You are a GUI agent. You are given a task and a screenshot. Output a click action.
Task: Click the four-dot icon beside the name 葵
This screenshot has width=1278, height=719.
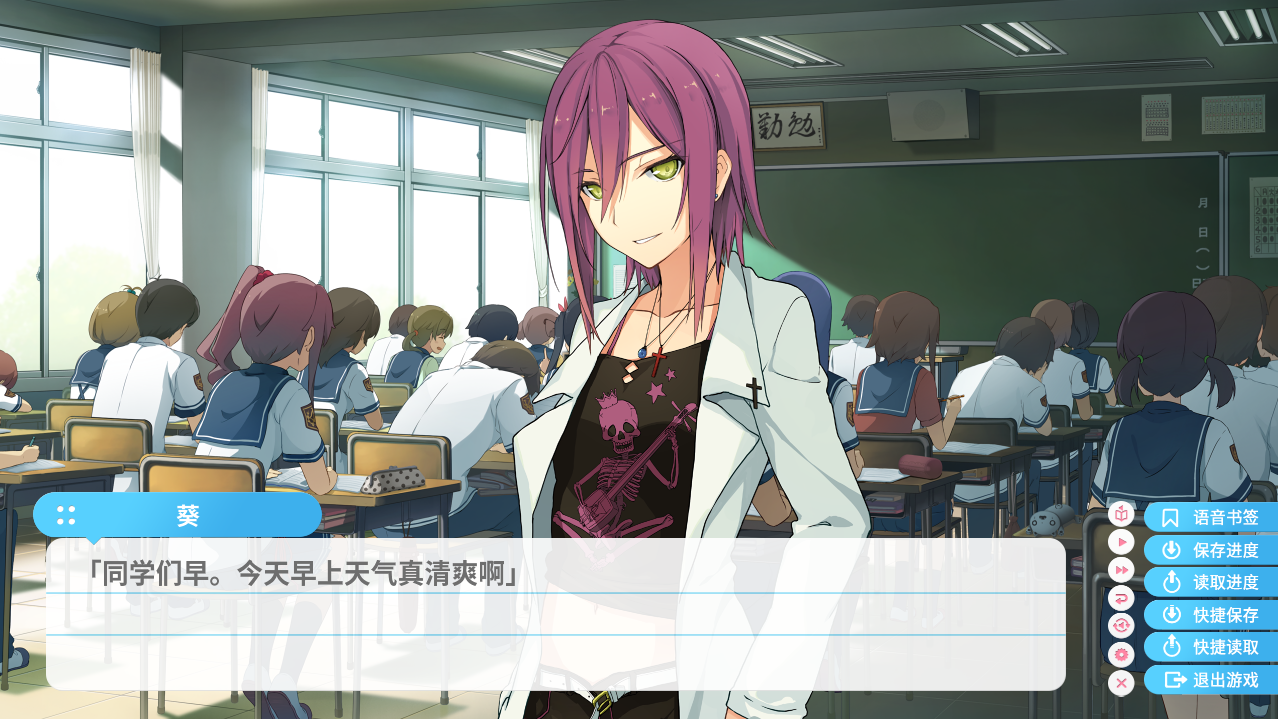(66, 515)
